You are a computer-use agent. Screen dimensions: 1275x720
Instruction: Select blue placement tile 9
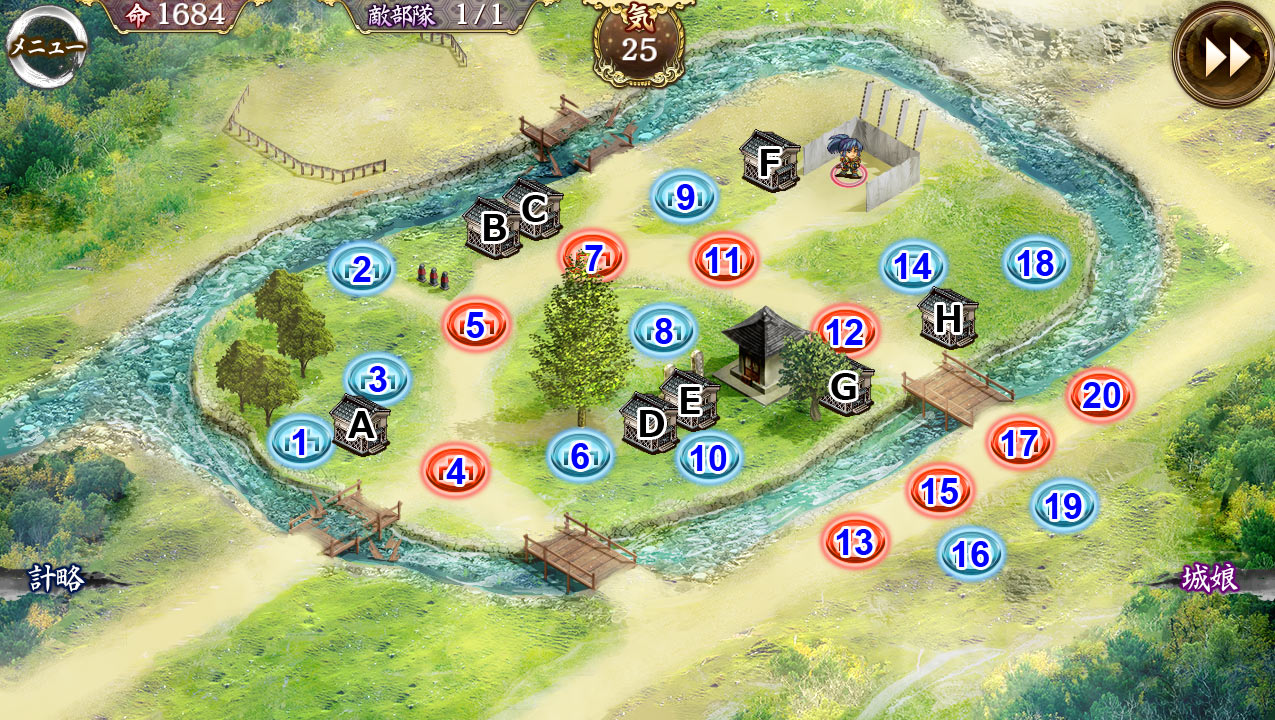[x=685, y=197]
